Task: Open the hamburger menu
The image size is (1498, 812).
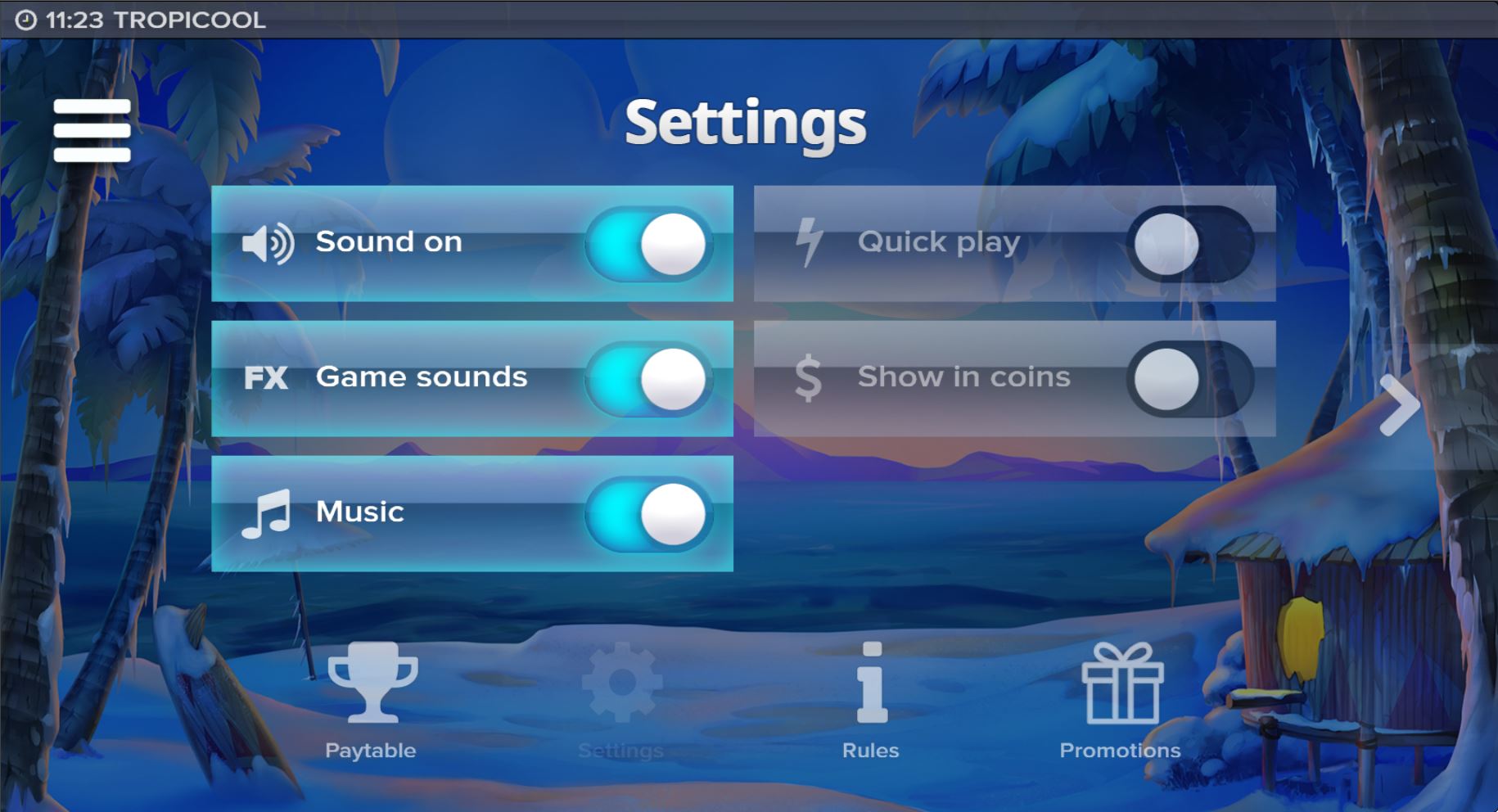Action: [x=91, y=129]
